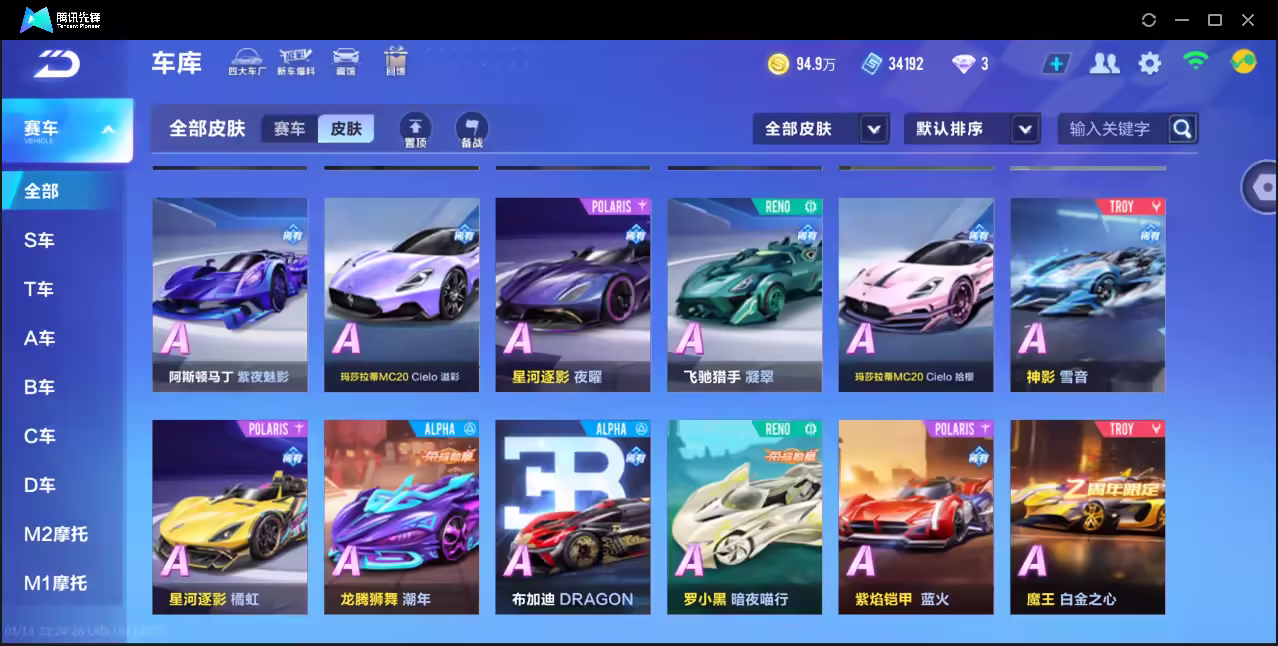
Task: Select the 阿斯顿马丁 紫夜魅影 skin card
Action: (230, 294)
